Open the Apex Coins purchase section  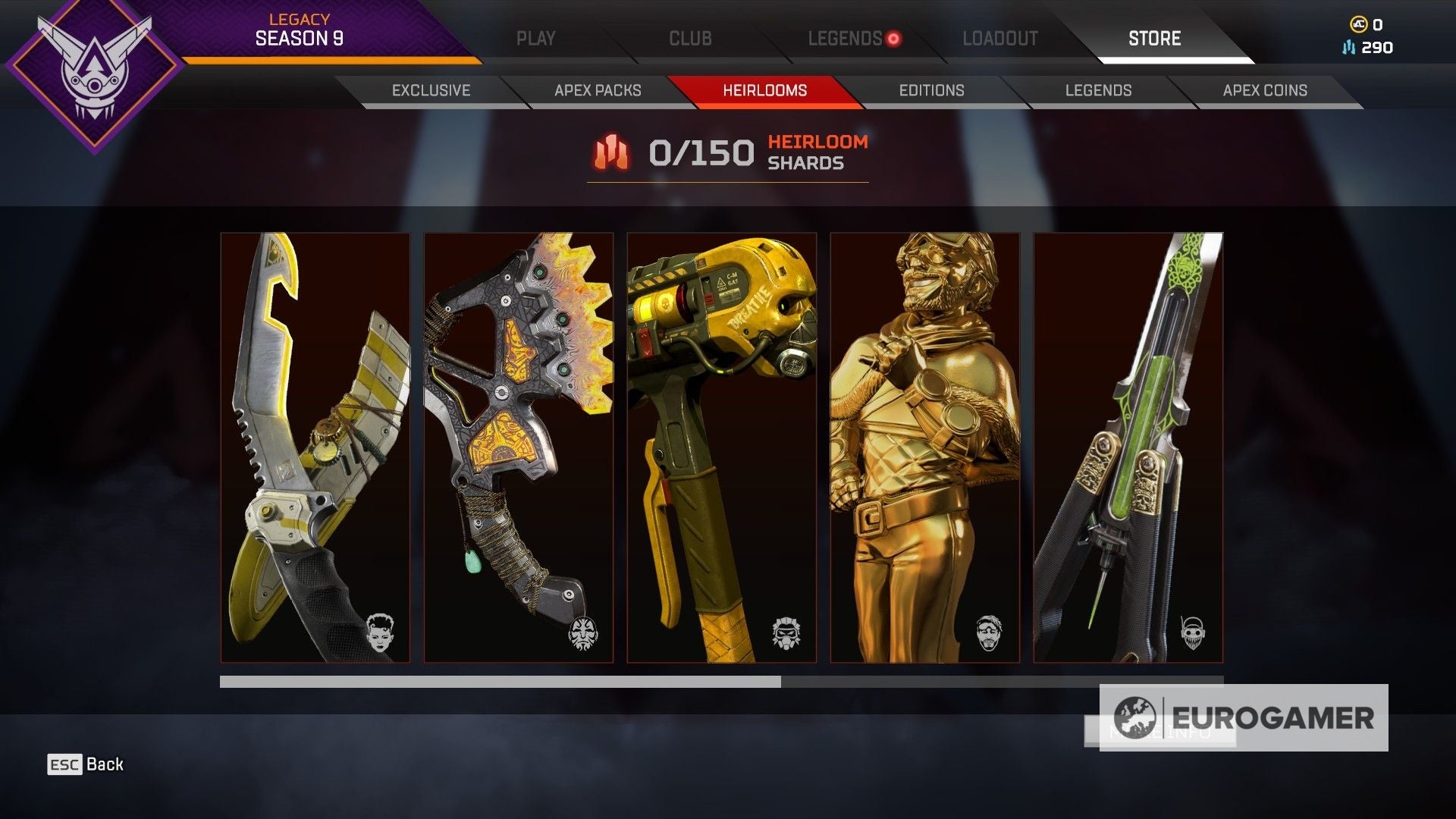coord(1264,89)
